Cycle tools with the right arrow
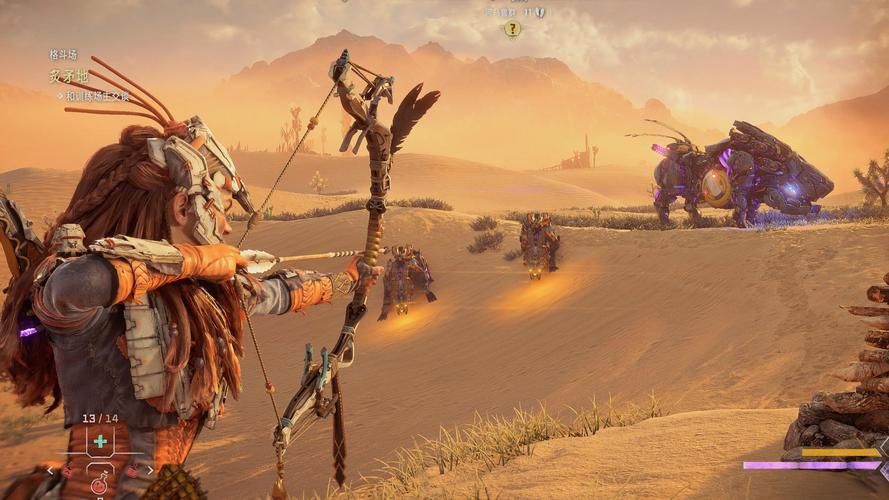 149,469
